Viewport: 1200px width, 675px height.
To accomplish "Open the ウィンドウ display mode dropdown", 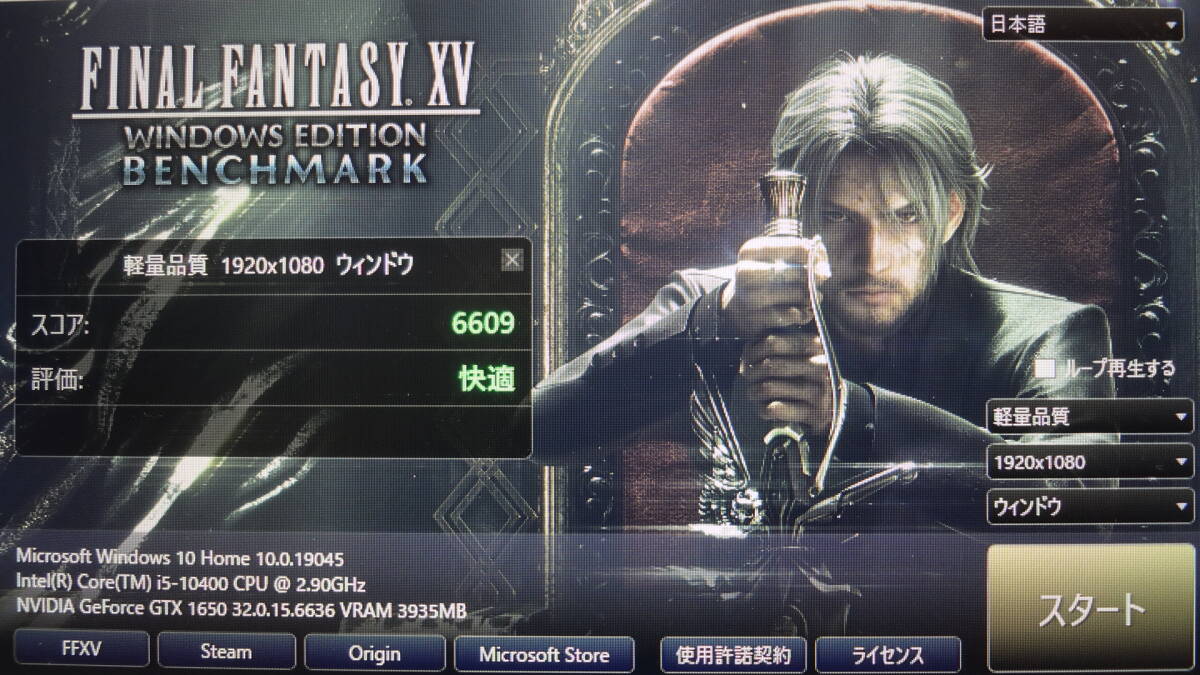I will (1089, 506).
